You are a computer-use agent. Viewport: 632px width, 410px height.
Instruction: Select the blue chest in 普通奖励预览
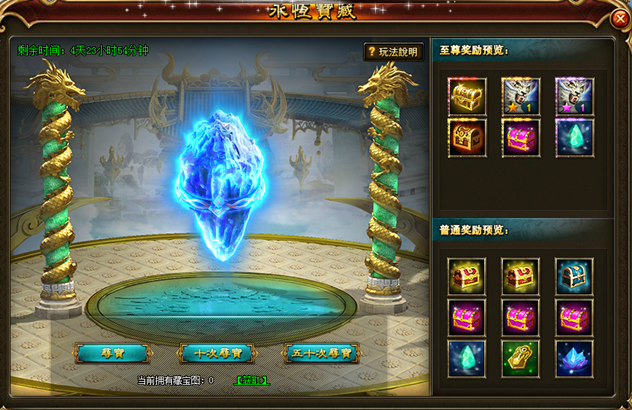click(x=574, y=276)
